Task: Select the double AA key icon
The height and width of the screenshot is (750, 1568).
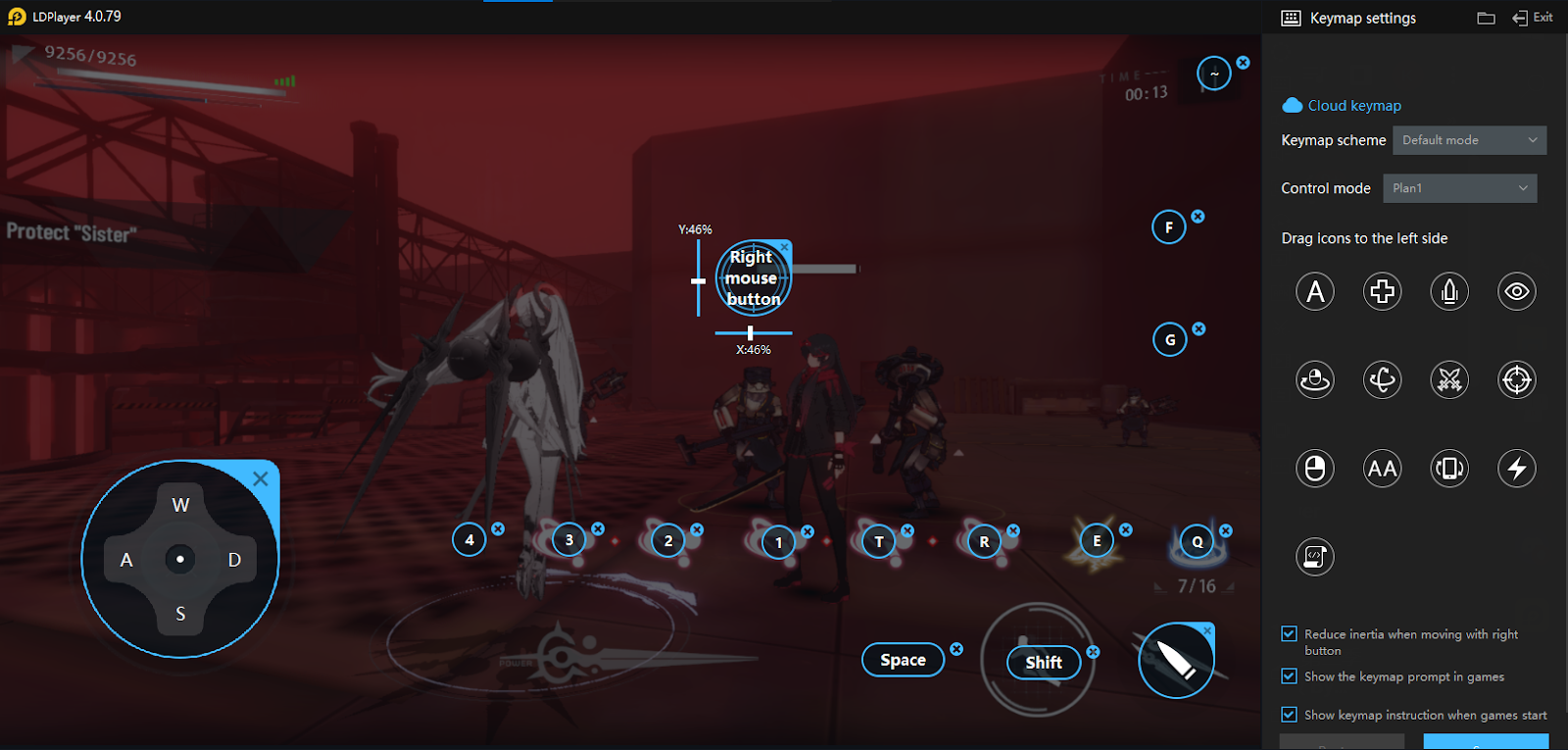Action: click(1382, 469)
